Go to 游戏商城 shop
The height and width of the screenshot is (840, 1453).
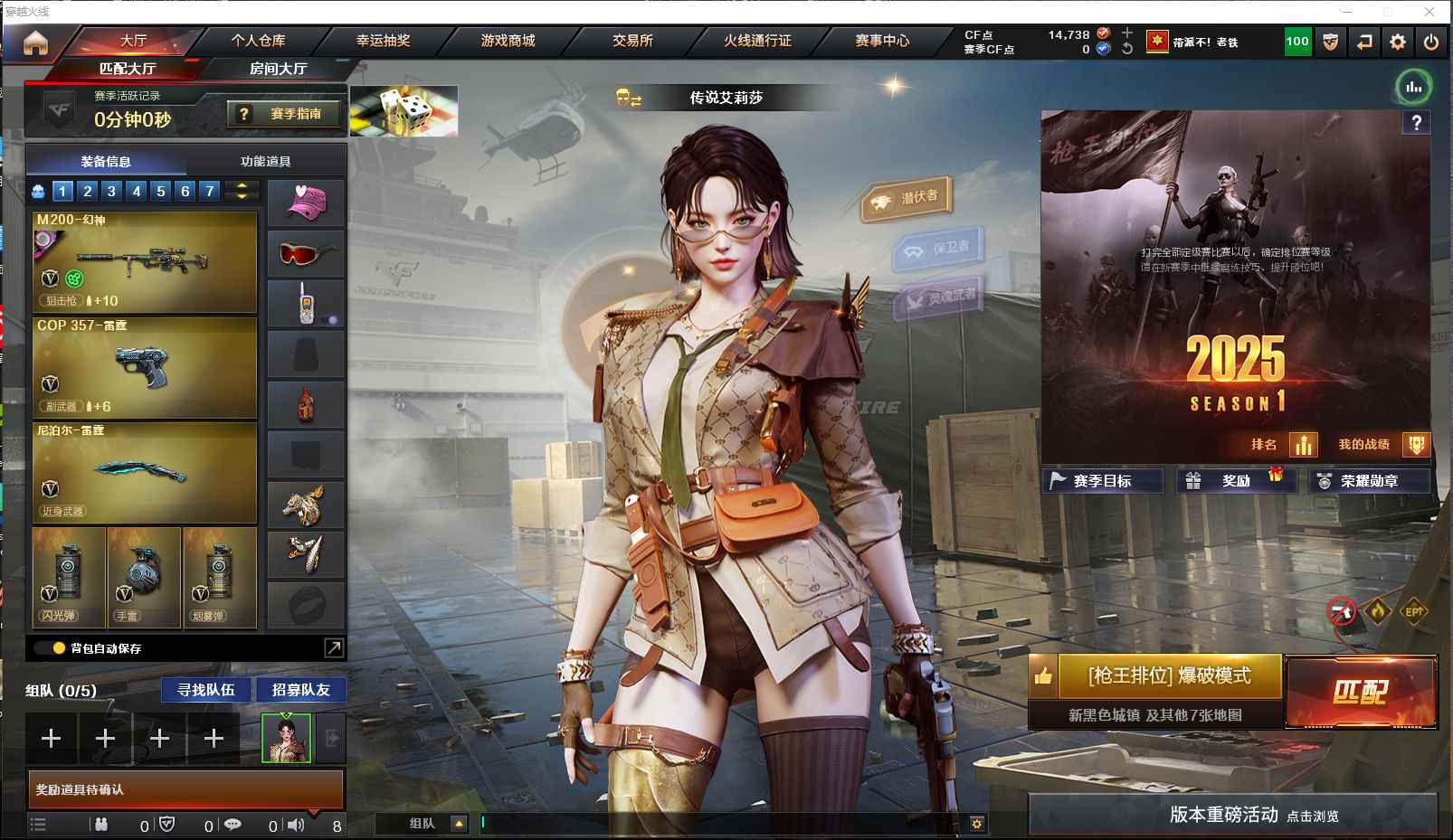(508, 41)
